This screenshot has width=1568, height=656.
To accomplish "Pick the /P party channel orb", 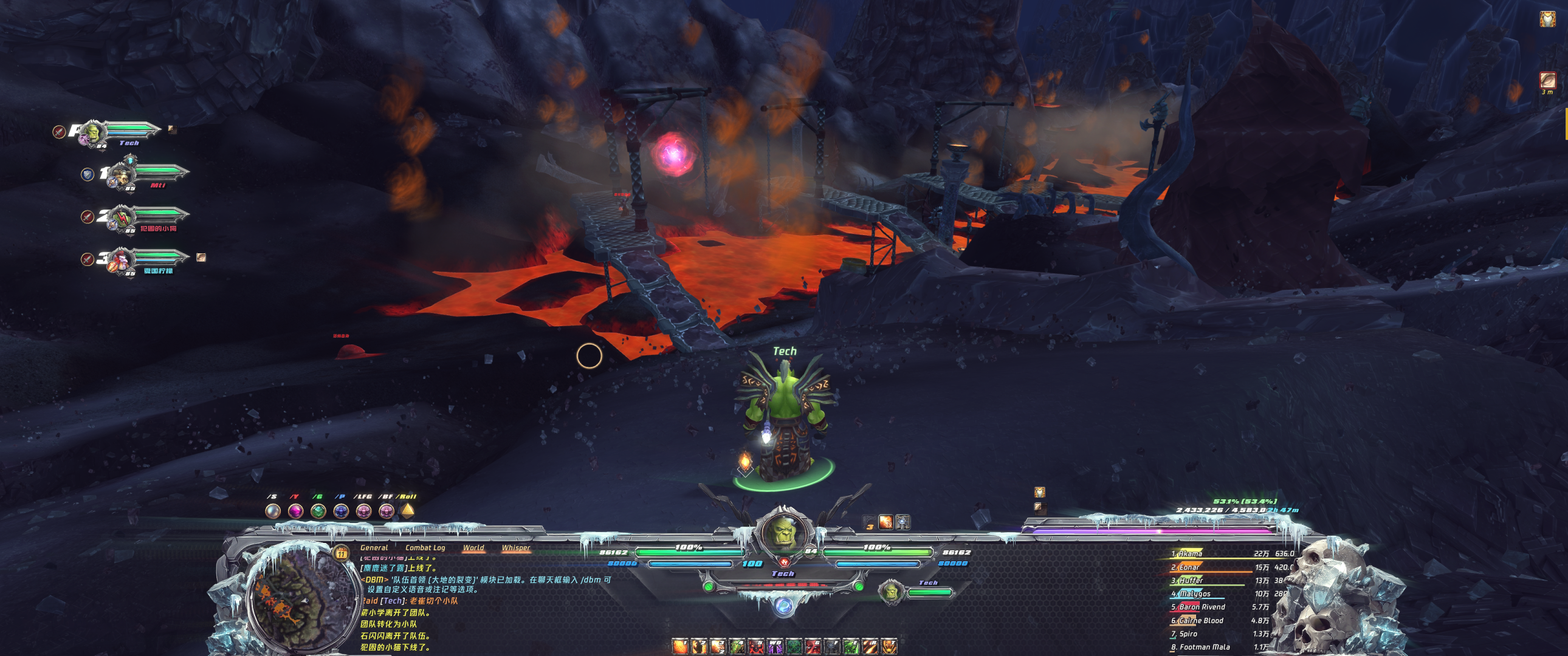I will click(x=341, y=511).
